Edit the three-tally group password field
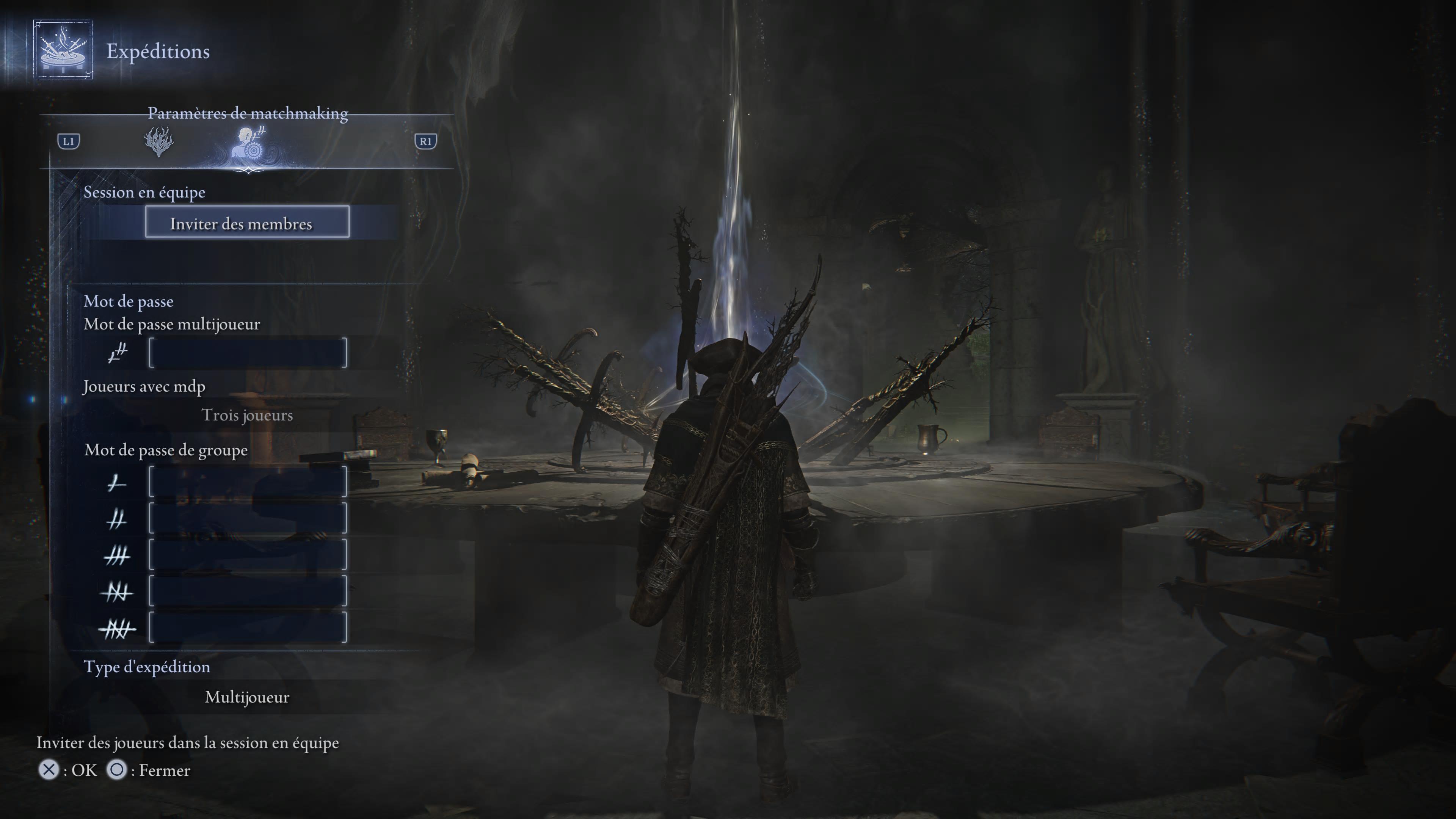The height and width of the screenshot is (819, 1456). click(x=248, y=555)
